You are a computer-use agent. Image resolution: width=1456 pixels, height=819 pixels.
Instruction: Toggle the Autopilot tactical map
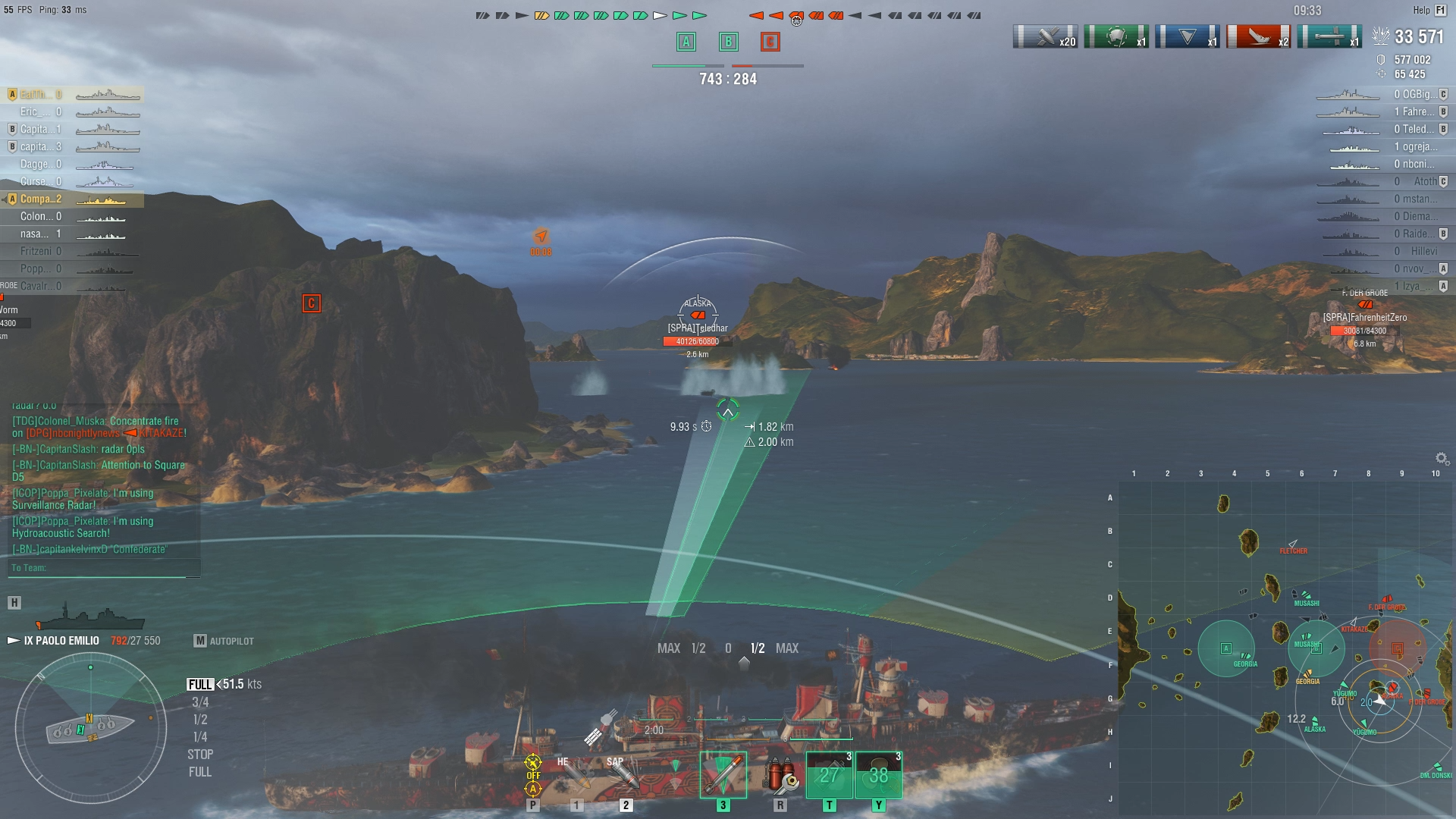tap(224, 641)
